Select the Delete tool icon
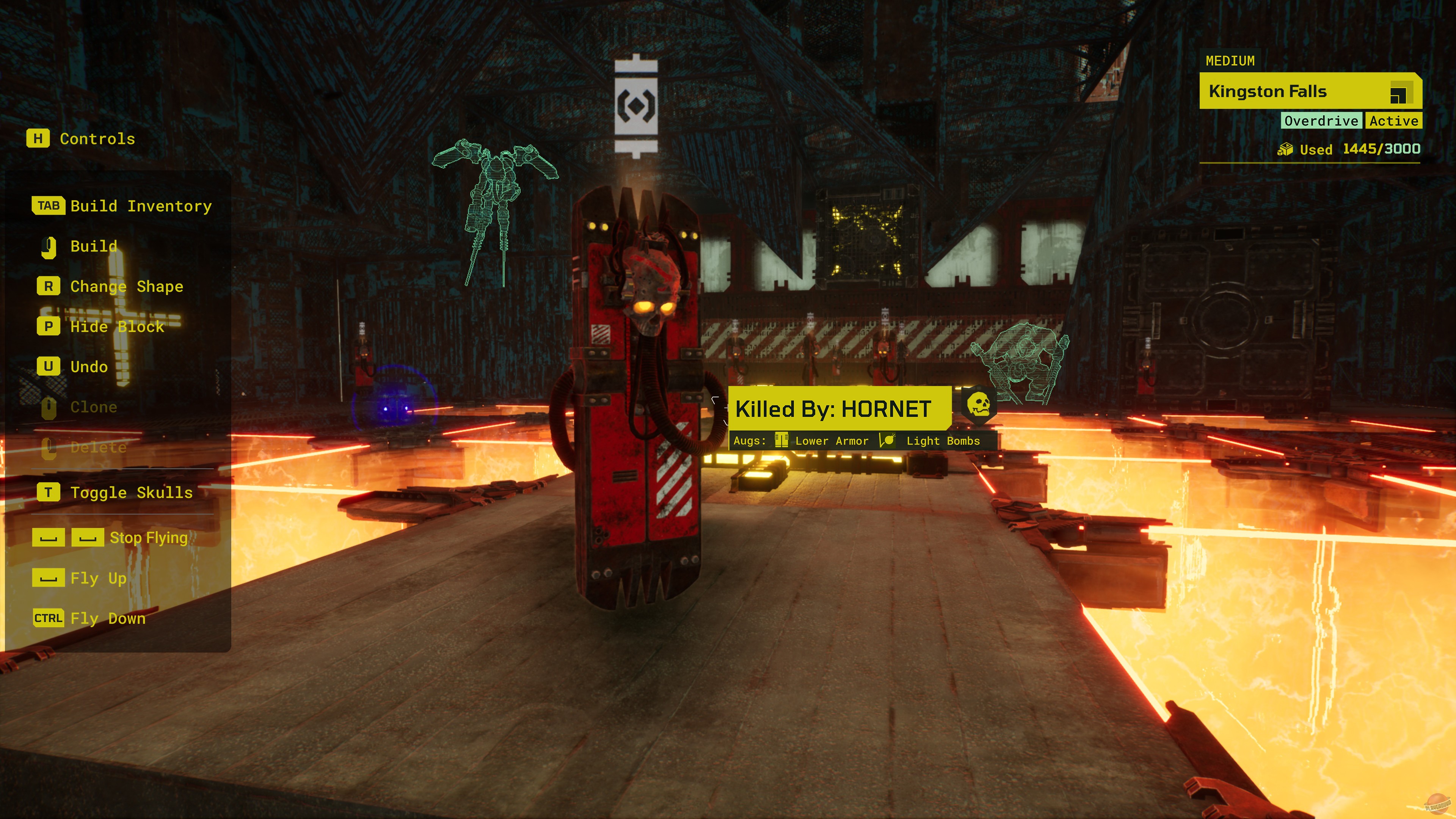Screen dimensions: 1456x819 pos(49,447)
